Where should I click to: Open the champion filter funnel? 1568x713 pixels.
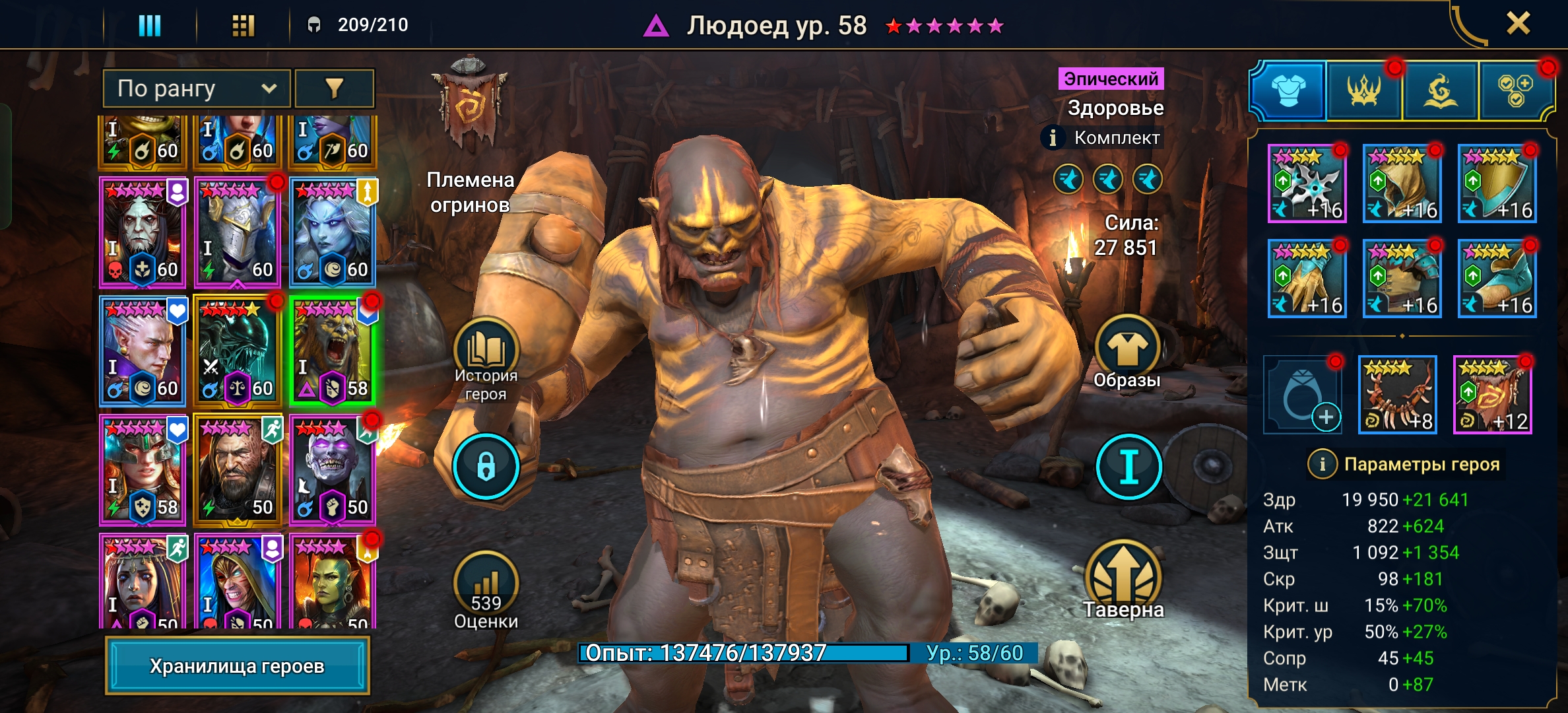(335, 88)
